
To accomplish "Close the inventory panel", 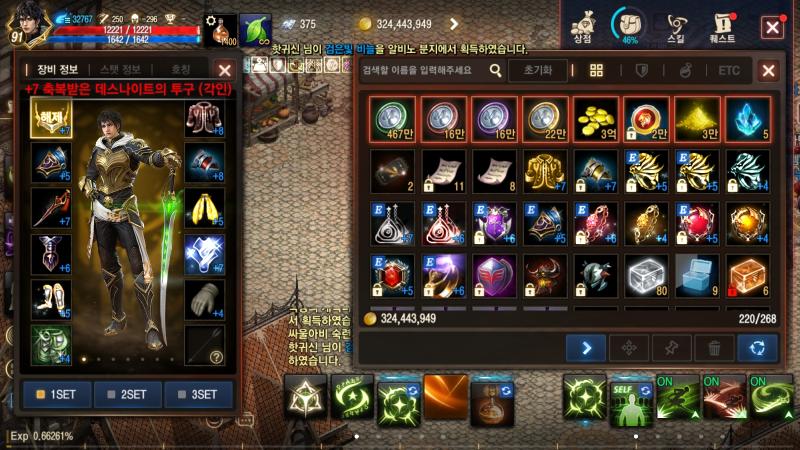I will click(x=768, y=71).
